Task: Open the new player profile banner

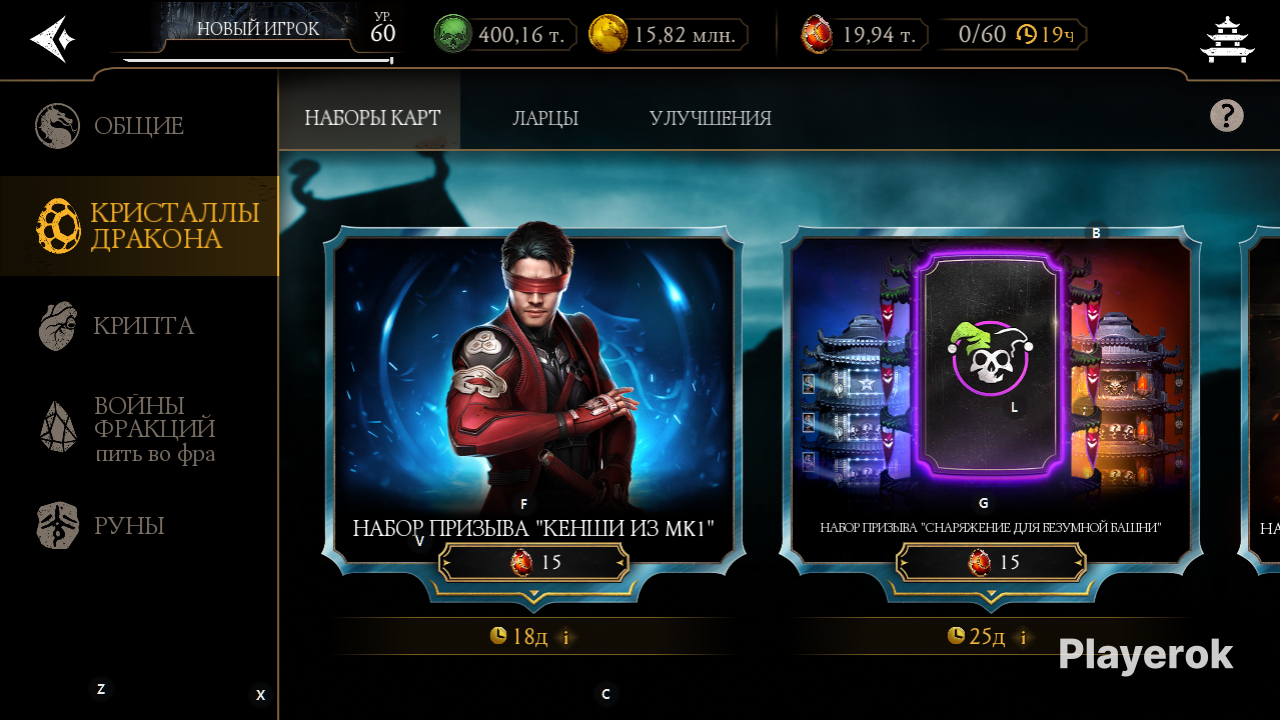Action: pyautogui.click(x=258, y=32)
